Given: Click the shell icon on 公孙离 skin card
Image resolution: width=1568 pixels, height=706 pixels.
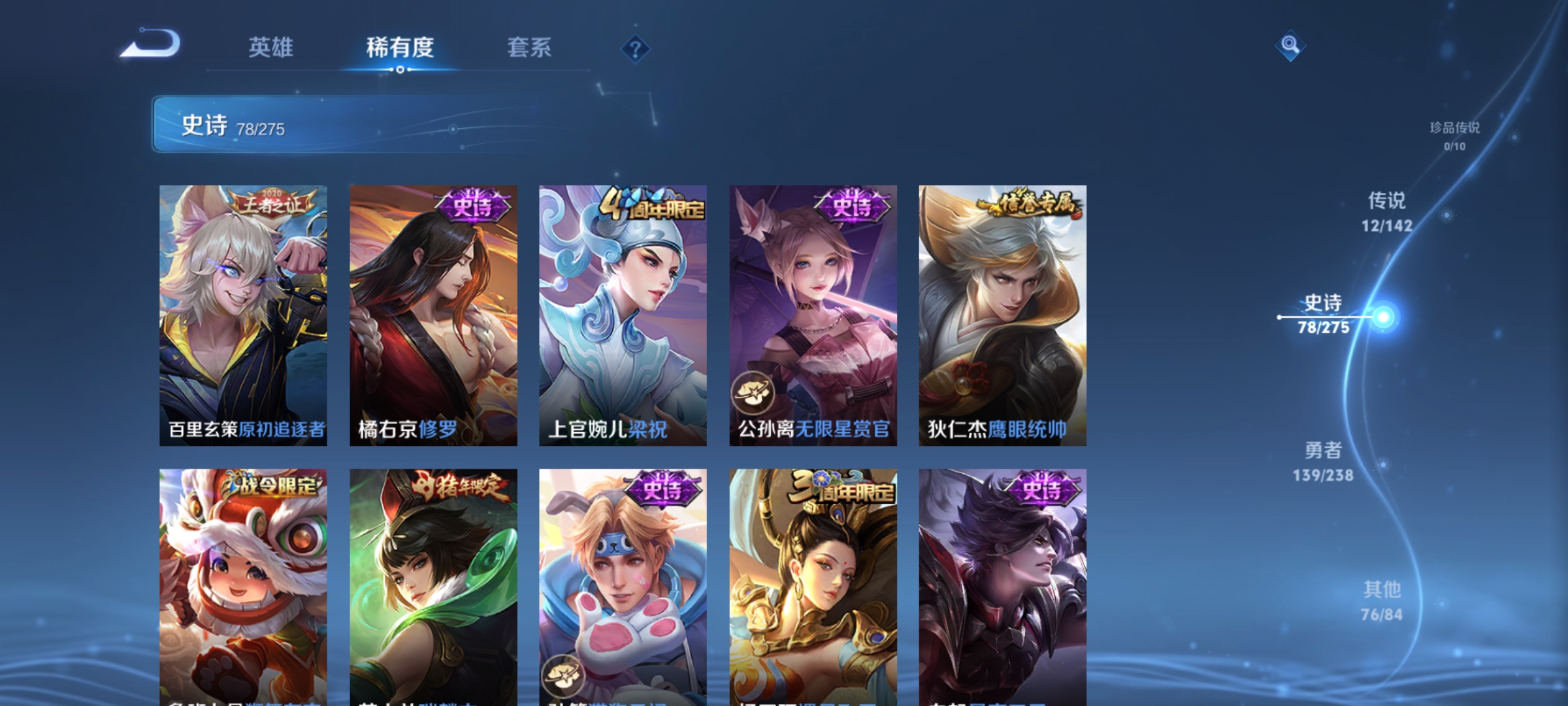Looking at the screenshot, I should 753,392.
